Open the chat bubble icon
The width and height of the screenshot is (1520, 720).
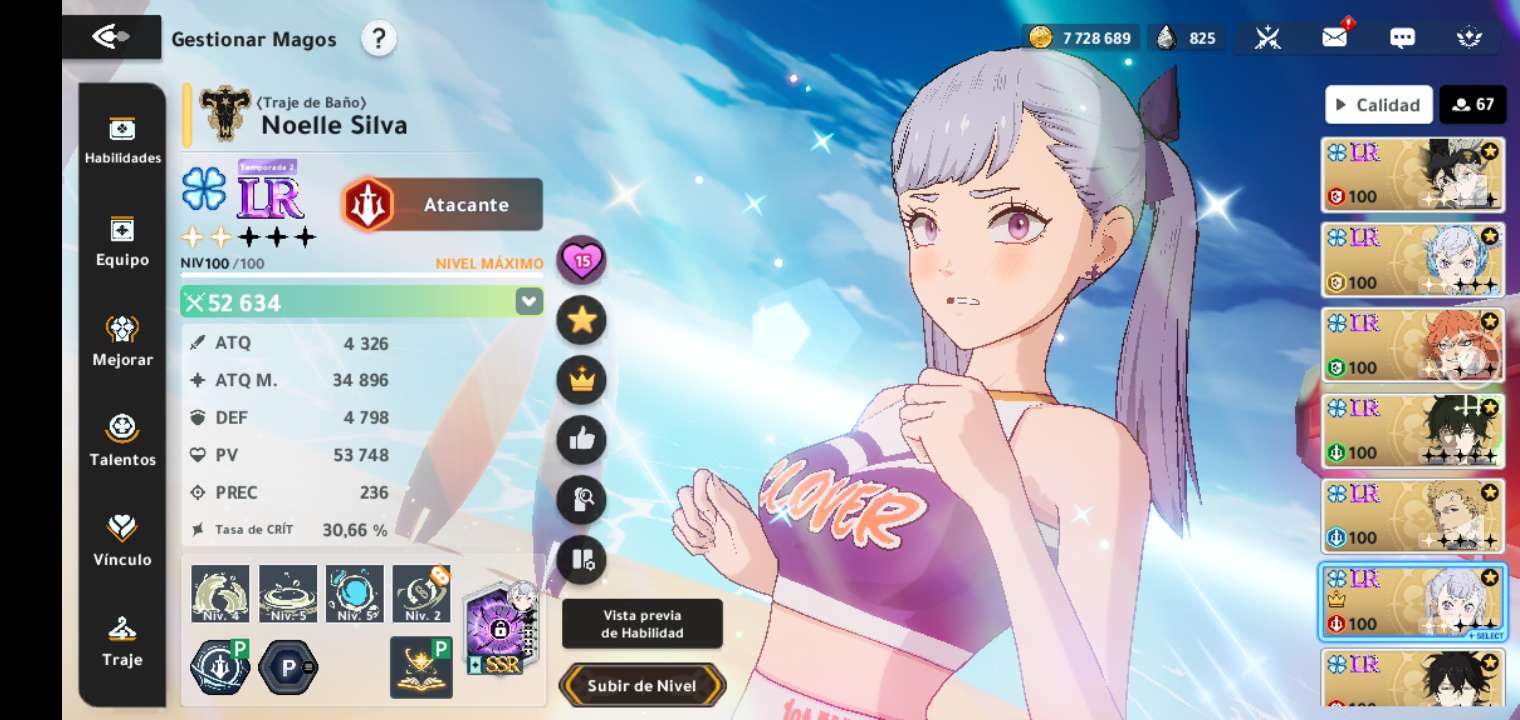tap(1402, 38)
